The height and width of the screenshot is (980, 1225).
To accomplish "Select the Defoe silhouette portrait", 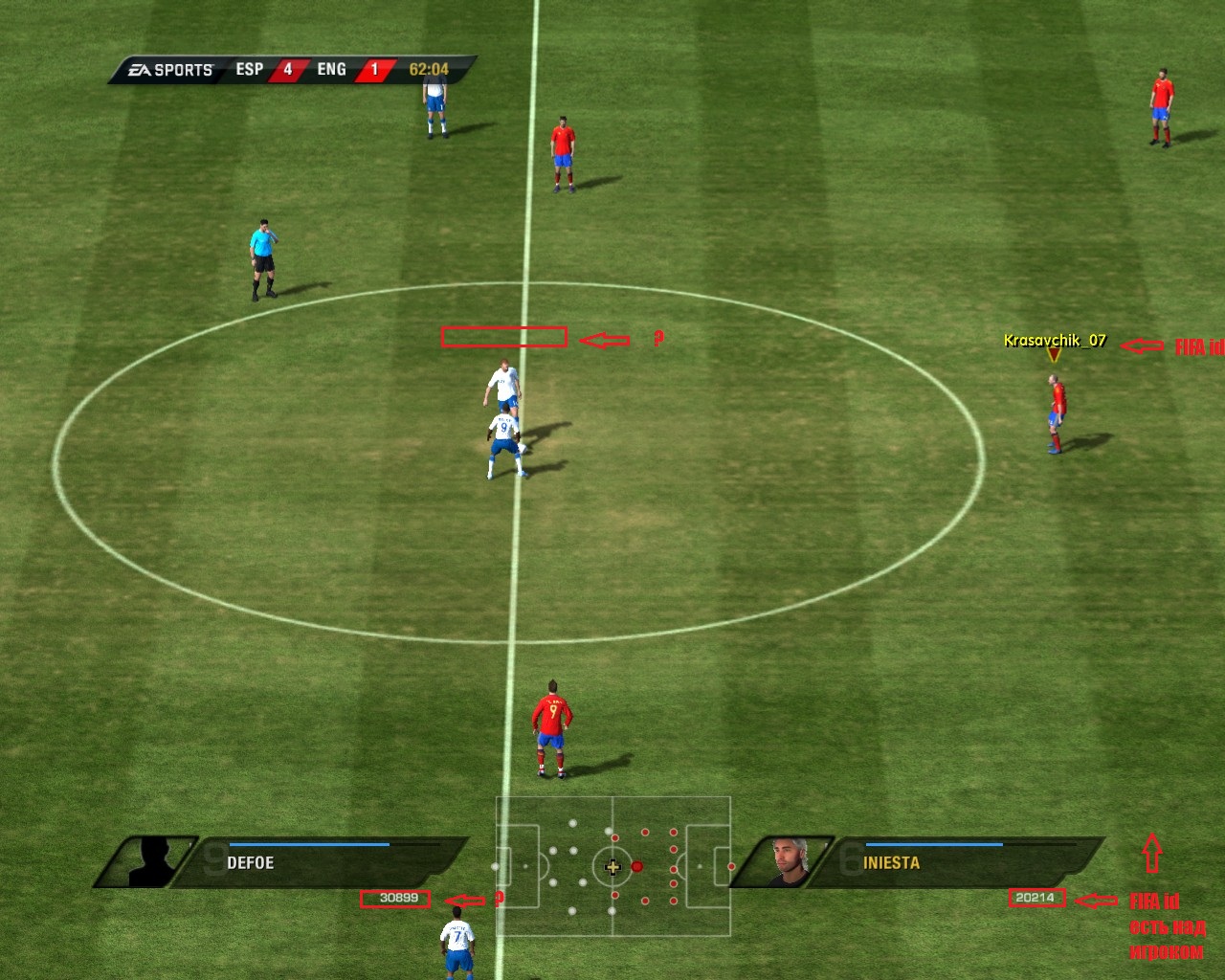I will [152, 861].
